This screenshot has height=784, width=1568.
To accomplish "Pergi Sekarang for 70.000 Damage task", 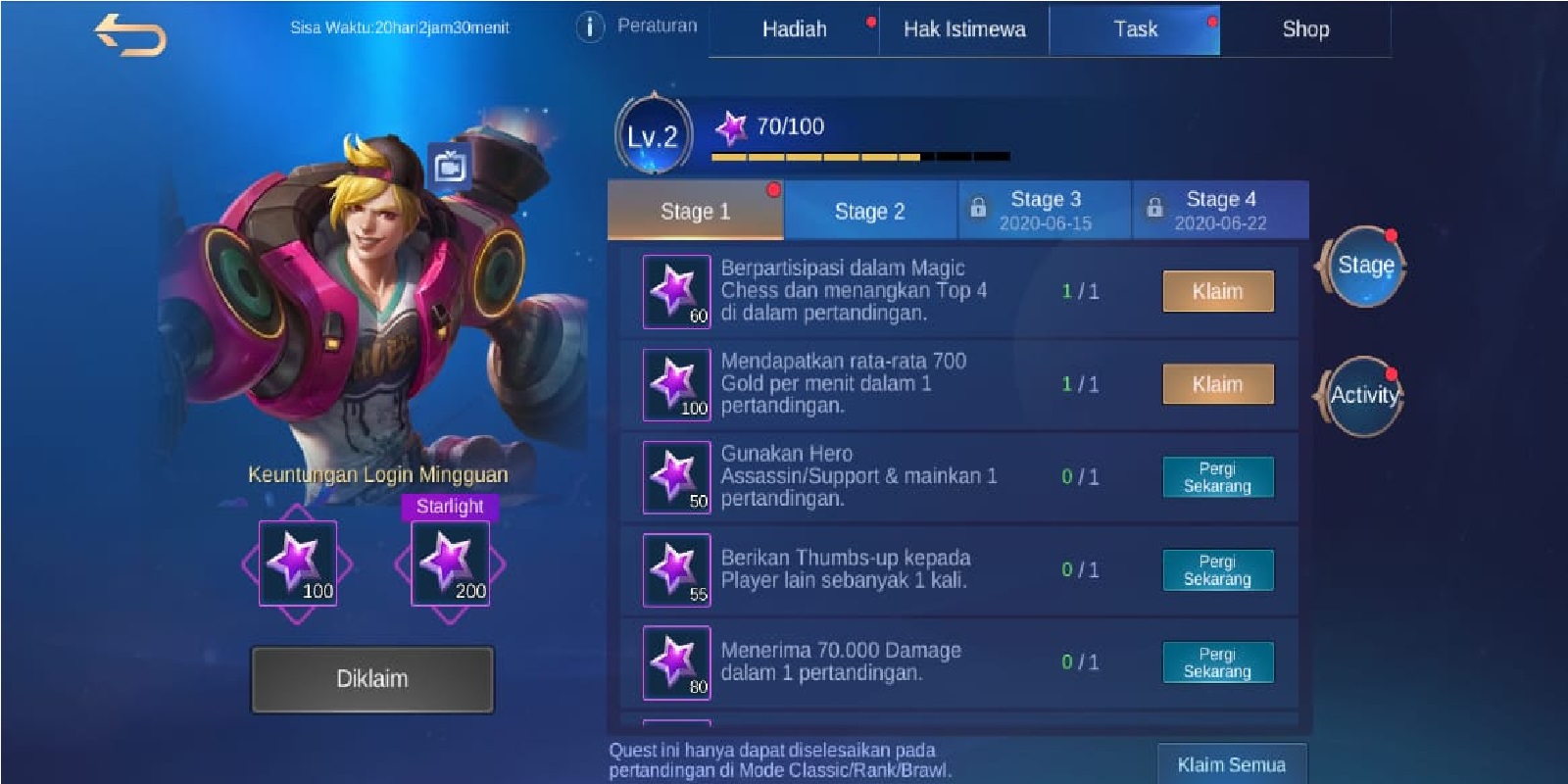I will click(1217, 662).
